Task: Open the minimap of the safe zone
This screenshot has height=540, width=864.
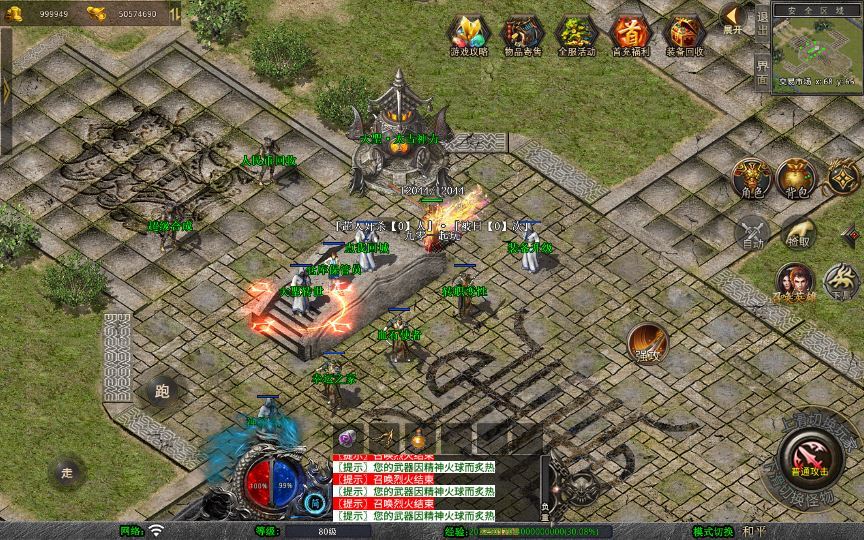Action: click(x=816, y=50)
